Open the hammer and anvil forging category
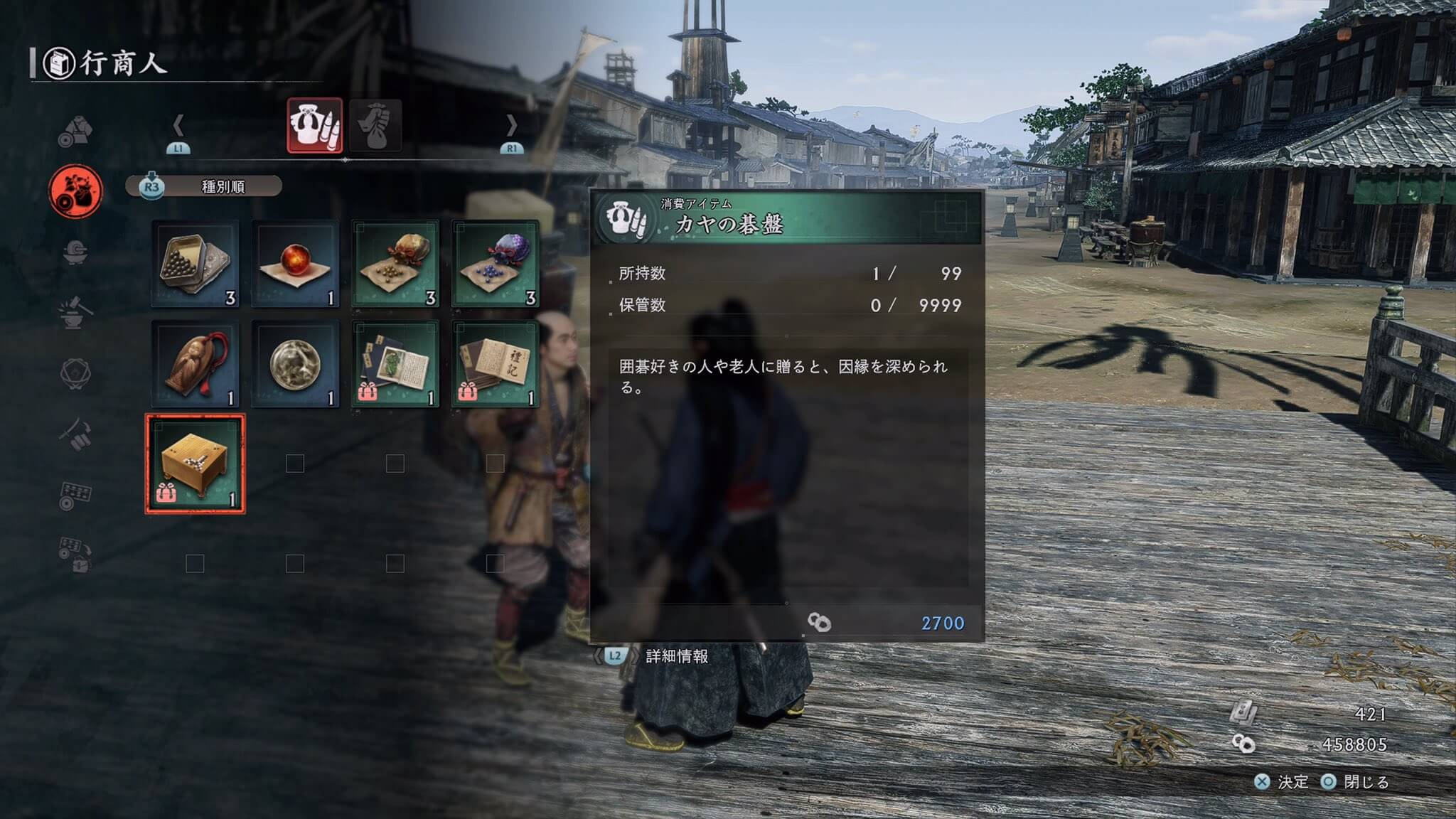1456x819 pixels. (75, 312)
